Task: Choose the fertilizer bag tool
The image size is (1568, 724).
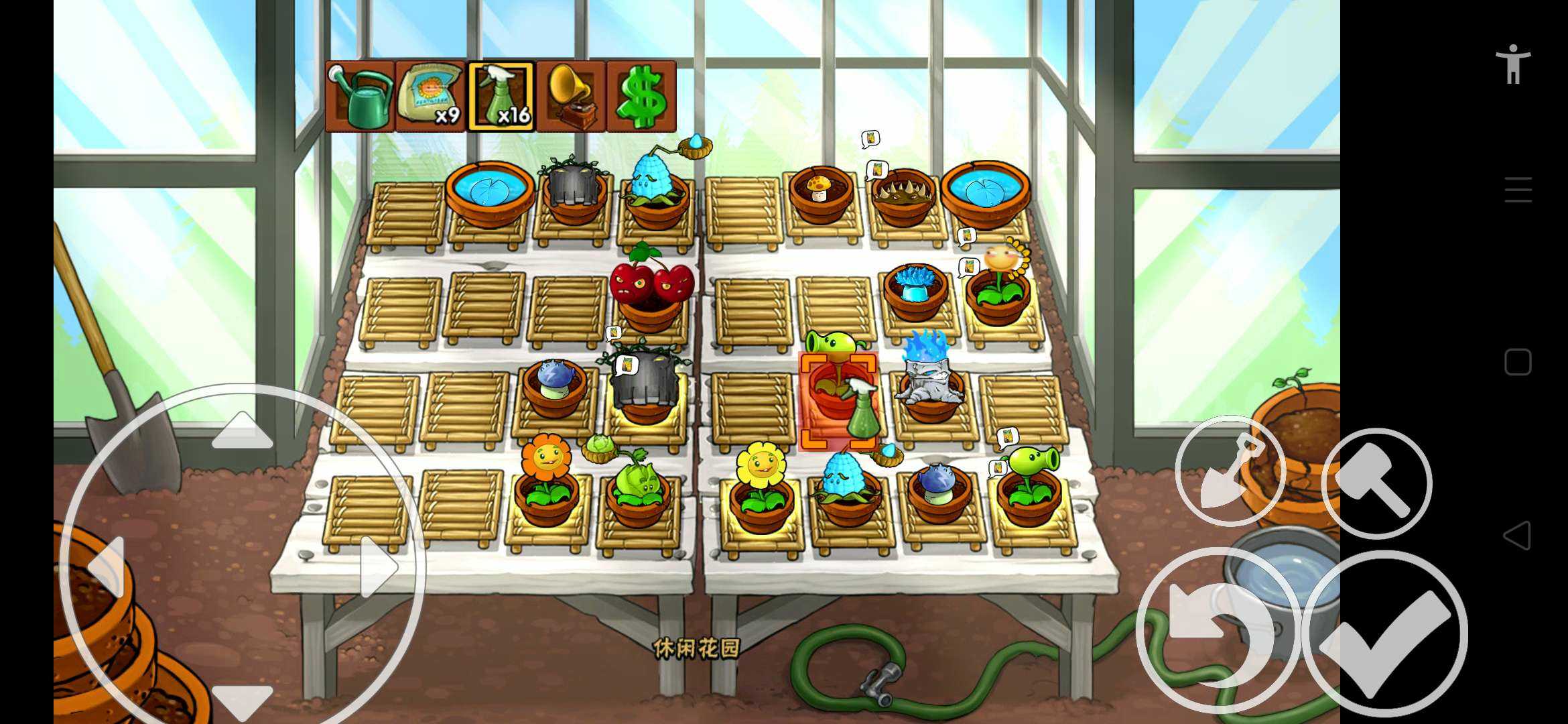Action: point(430,97)
